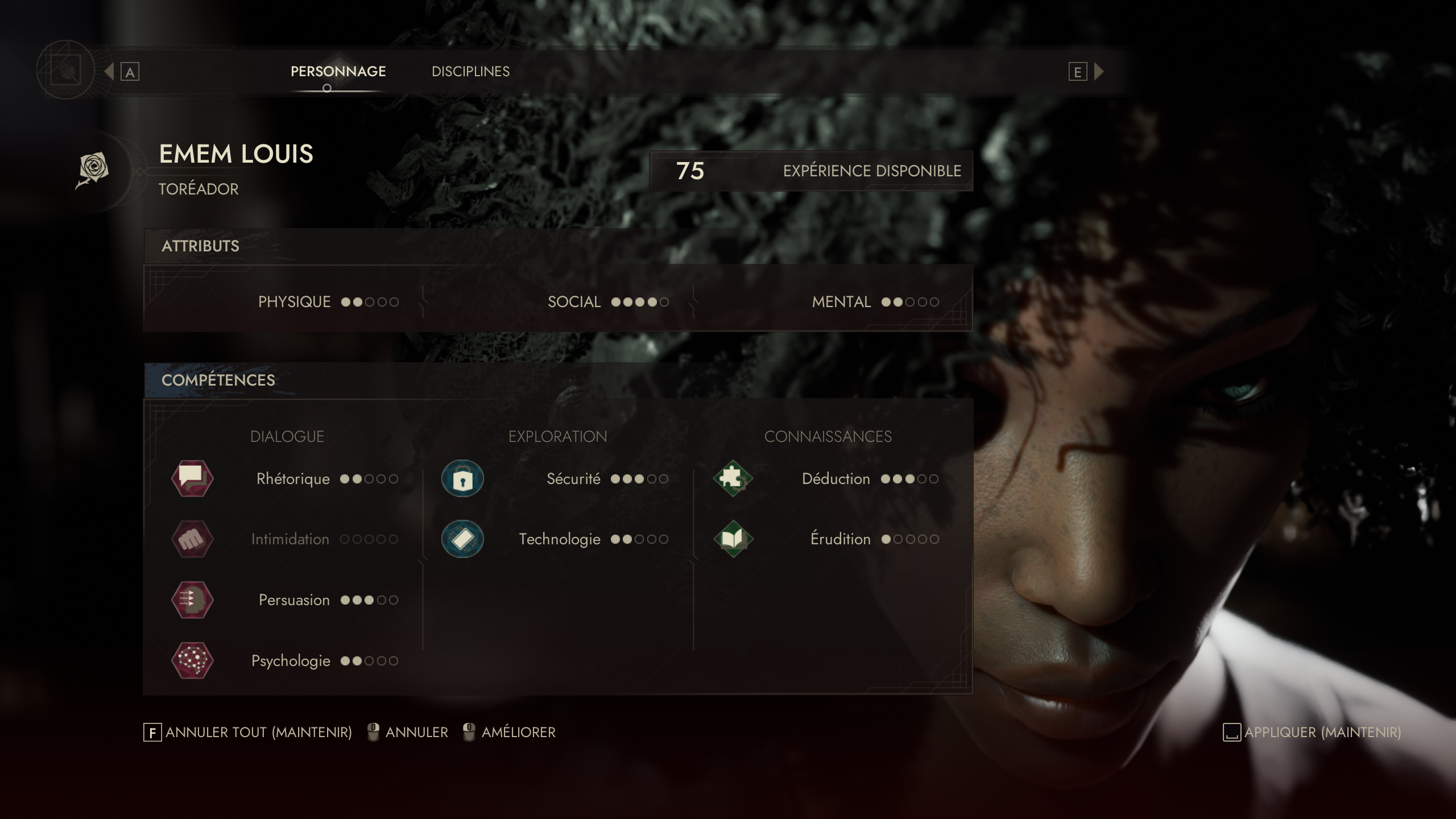Switch to the Disciplines tab
Image resolution: width=1456 pixels, height=819 pixels.
coord(470,72)
